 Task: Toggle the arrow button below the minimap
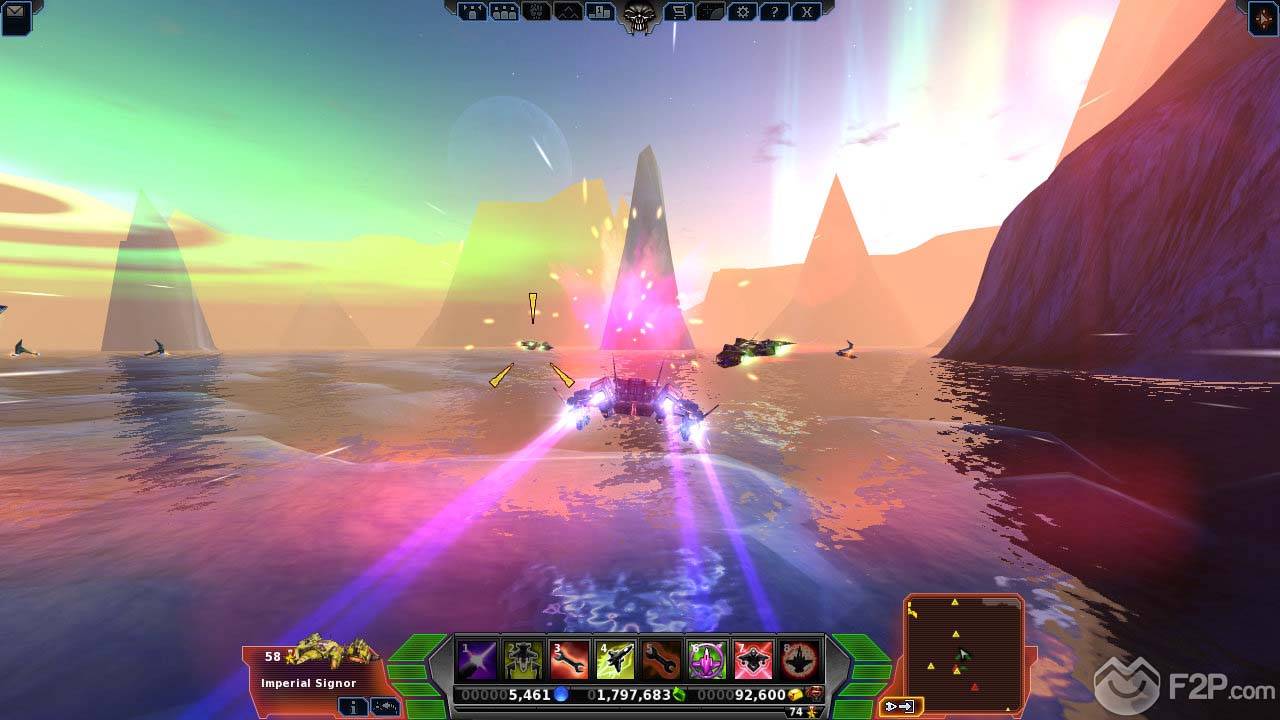point(899,707)
